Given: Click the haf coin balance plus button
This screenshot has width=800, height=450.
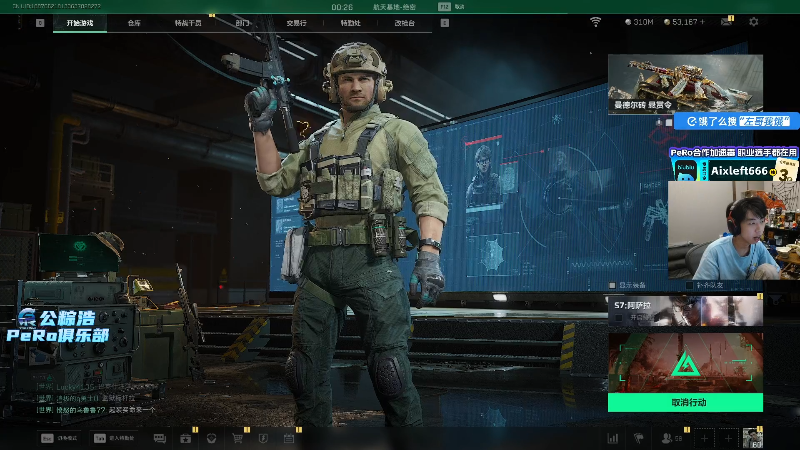Looking at the screenshot, I should click(702, 22).
